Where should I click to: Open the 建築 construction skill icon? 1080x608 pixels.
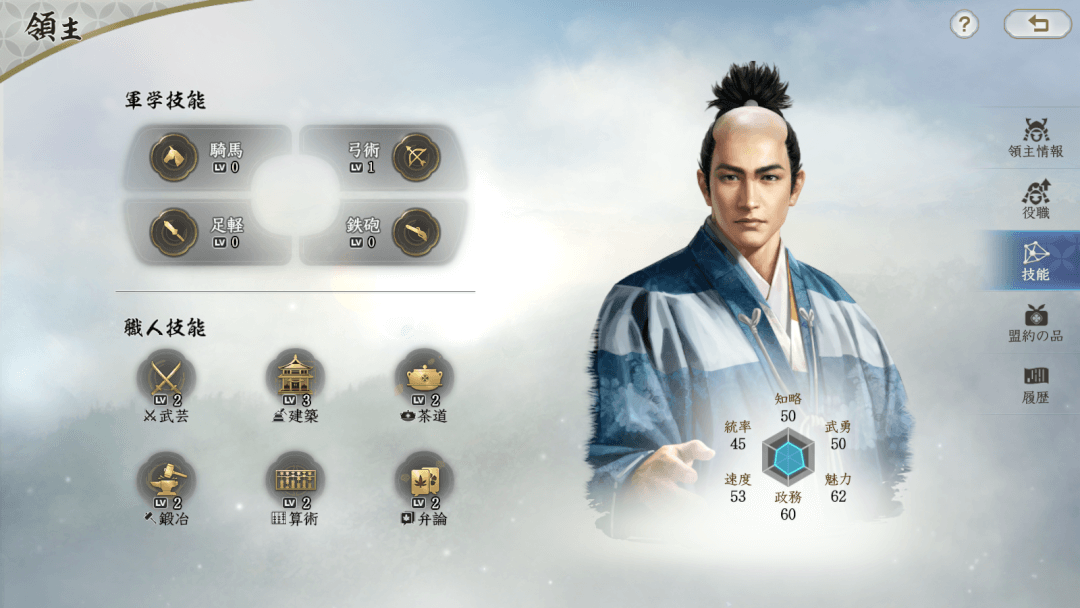tap(295, 380)
